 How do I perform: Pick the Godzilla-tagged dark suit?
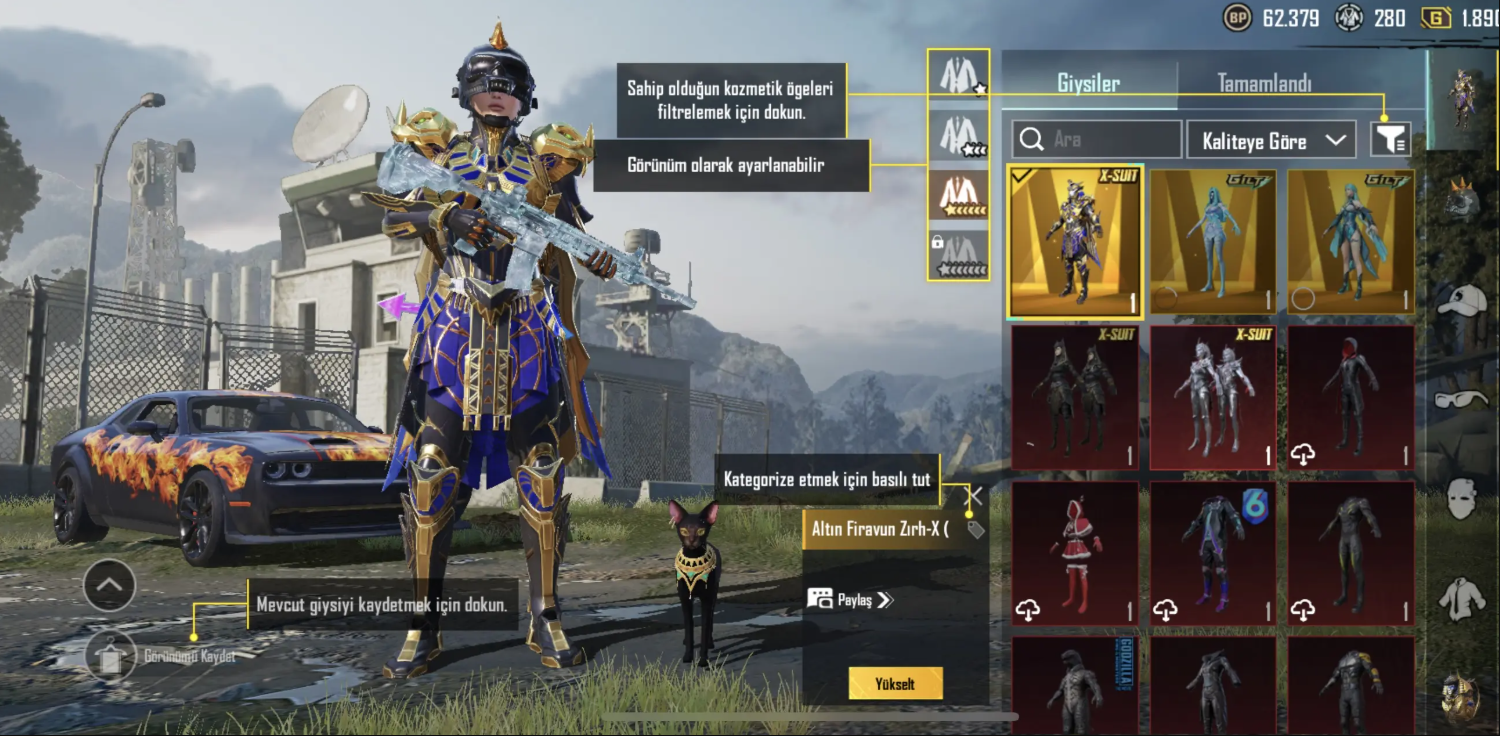(x=1075, y=685)
